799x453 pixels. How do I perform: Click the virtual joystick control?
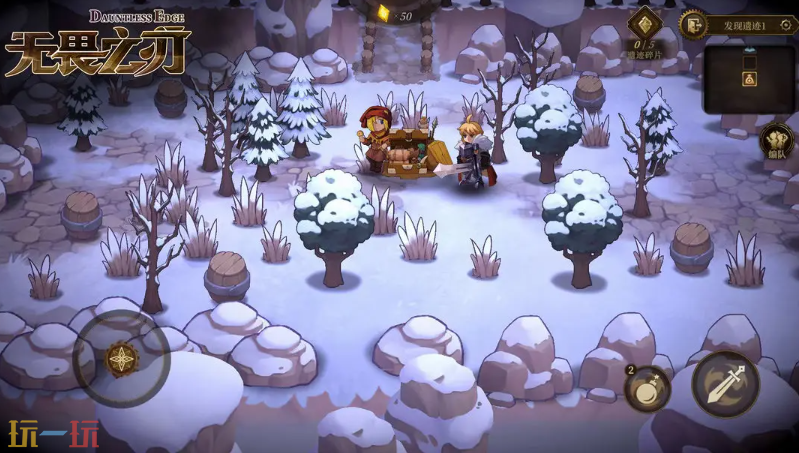click(121, 359)
